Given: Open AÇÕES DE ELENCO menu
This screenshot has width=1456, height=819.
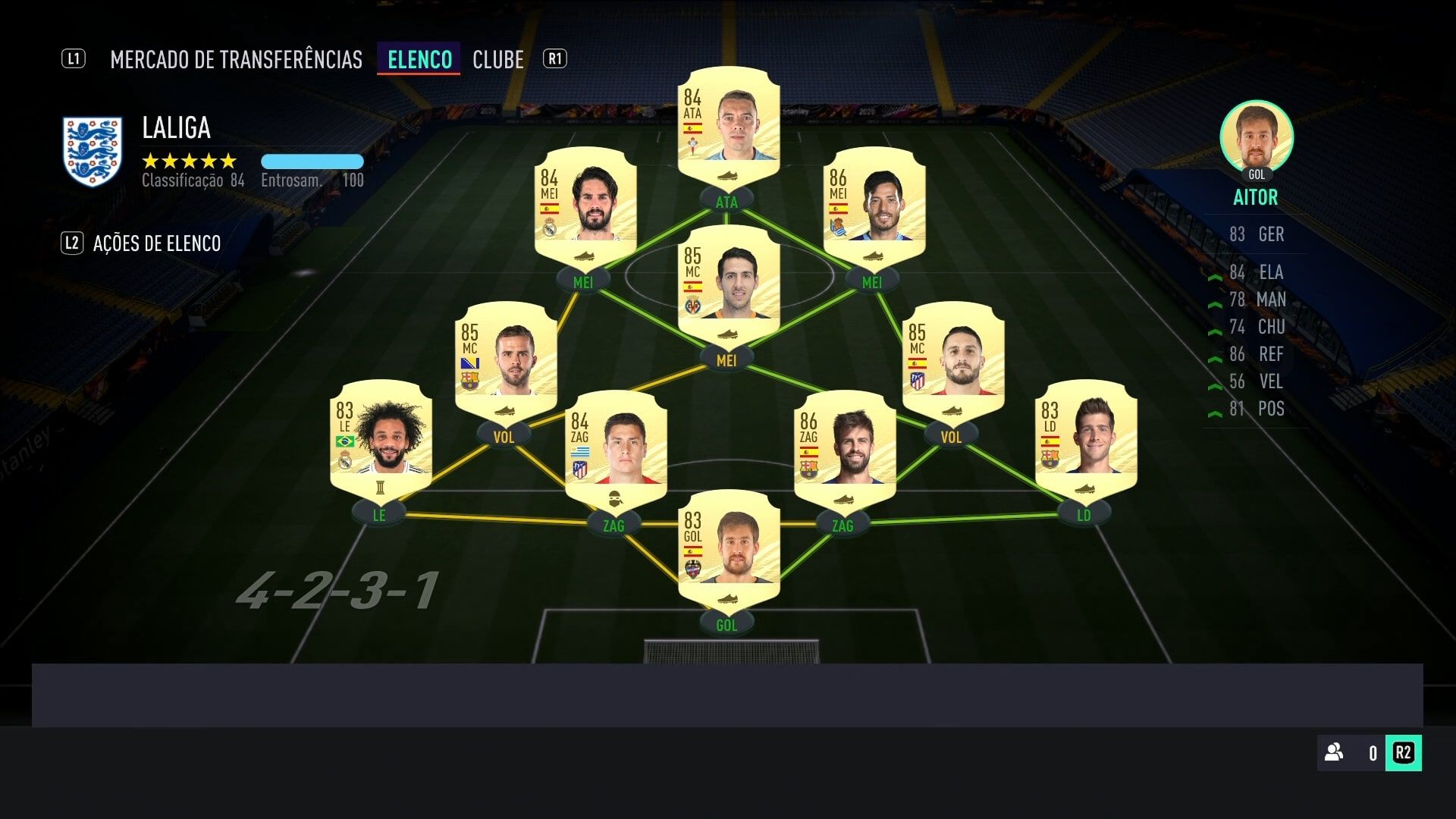Looking at the screenshot, I should tap(156, 244).
